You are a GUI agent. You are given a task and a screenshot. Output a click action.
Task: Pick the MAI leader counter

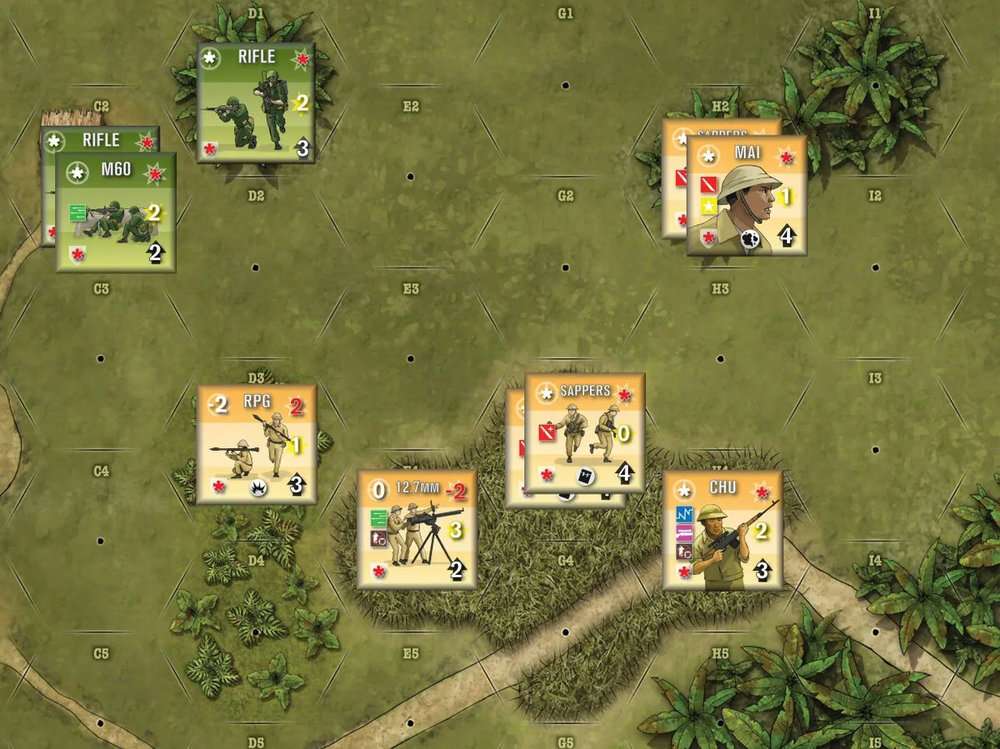tap(746, 195)
